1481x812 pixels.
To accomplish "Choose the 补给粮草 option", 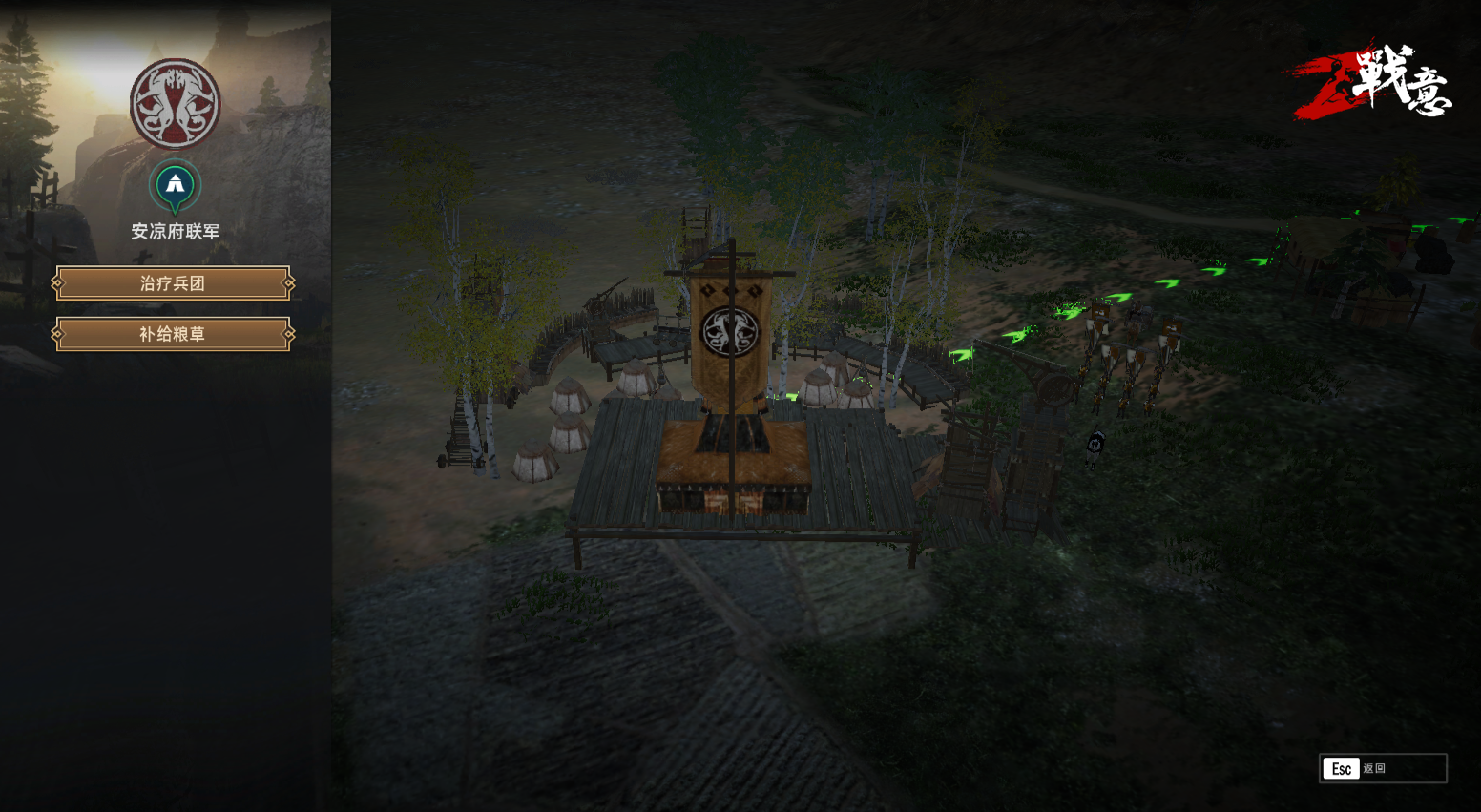I will 173,334.
